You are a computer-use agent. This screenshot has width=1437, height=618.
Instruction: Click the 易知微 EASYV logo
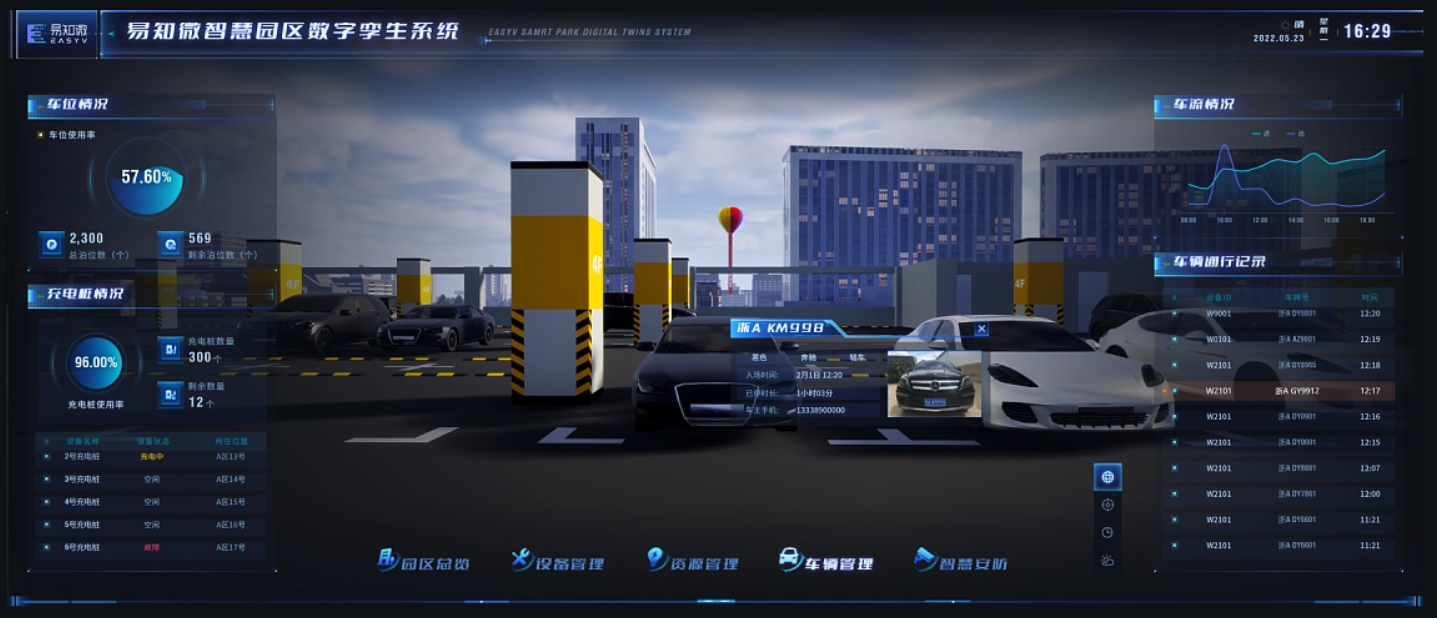tap(57, 34)
